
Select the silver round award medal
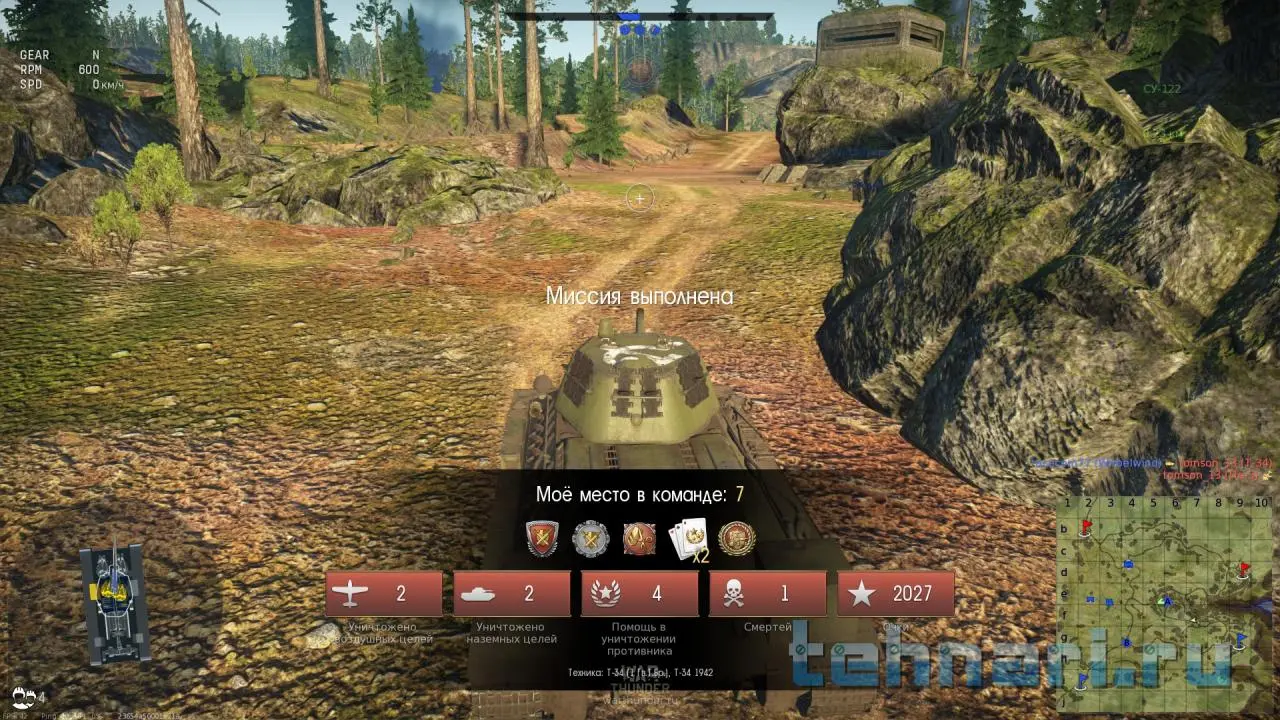coord(590,538)
